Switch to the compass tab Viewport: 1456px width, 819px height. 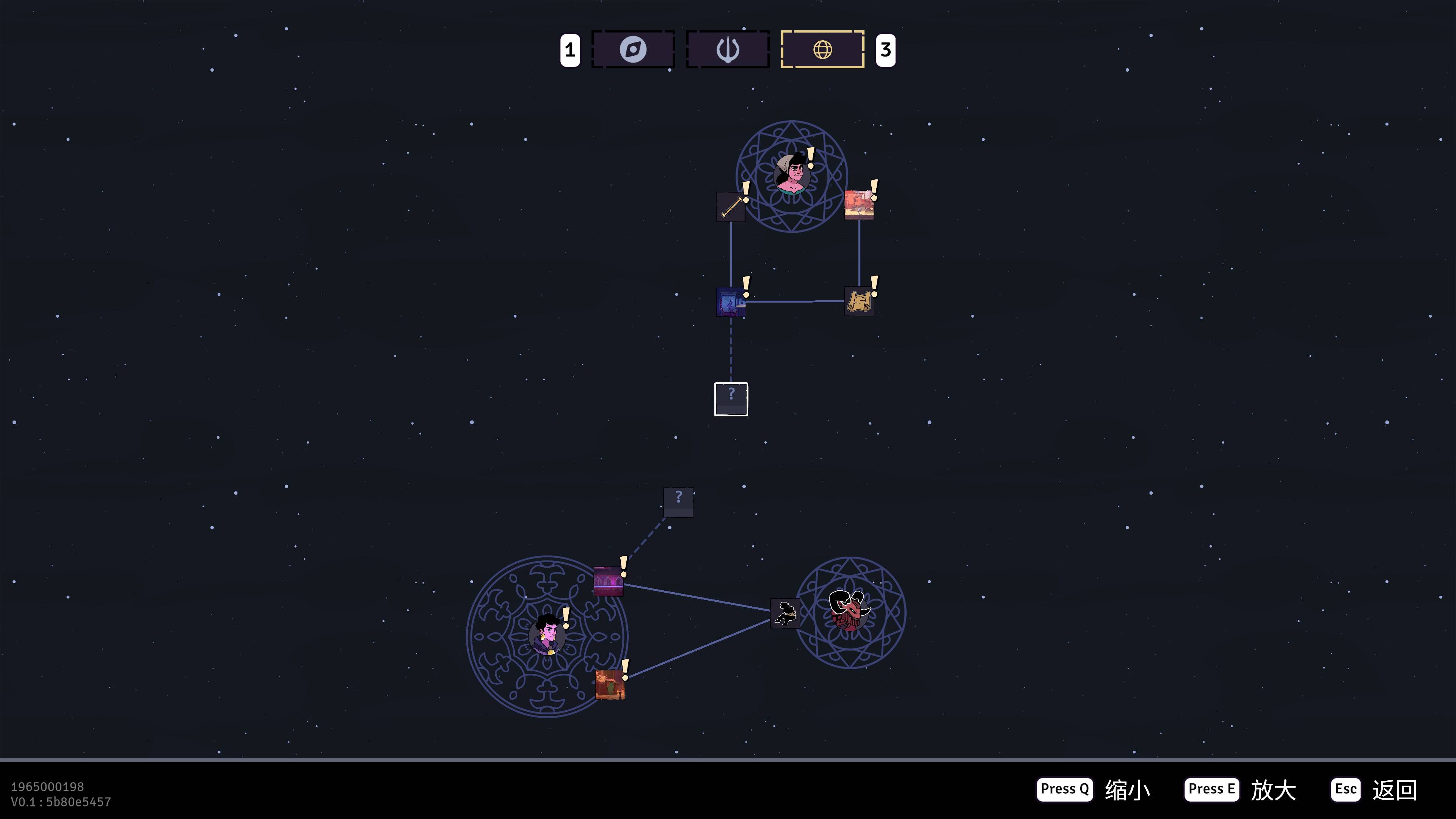[632, 50]
